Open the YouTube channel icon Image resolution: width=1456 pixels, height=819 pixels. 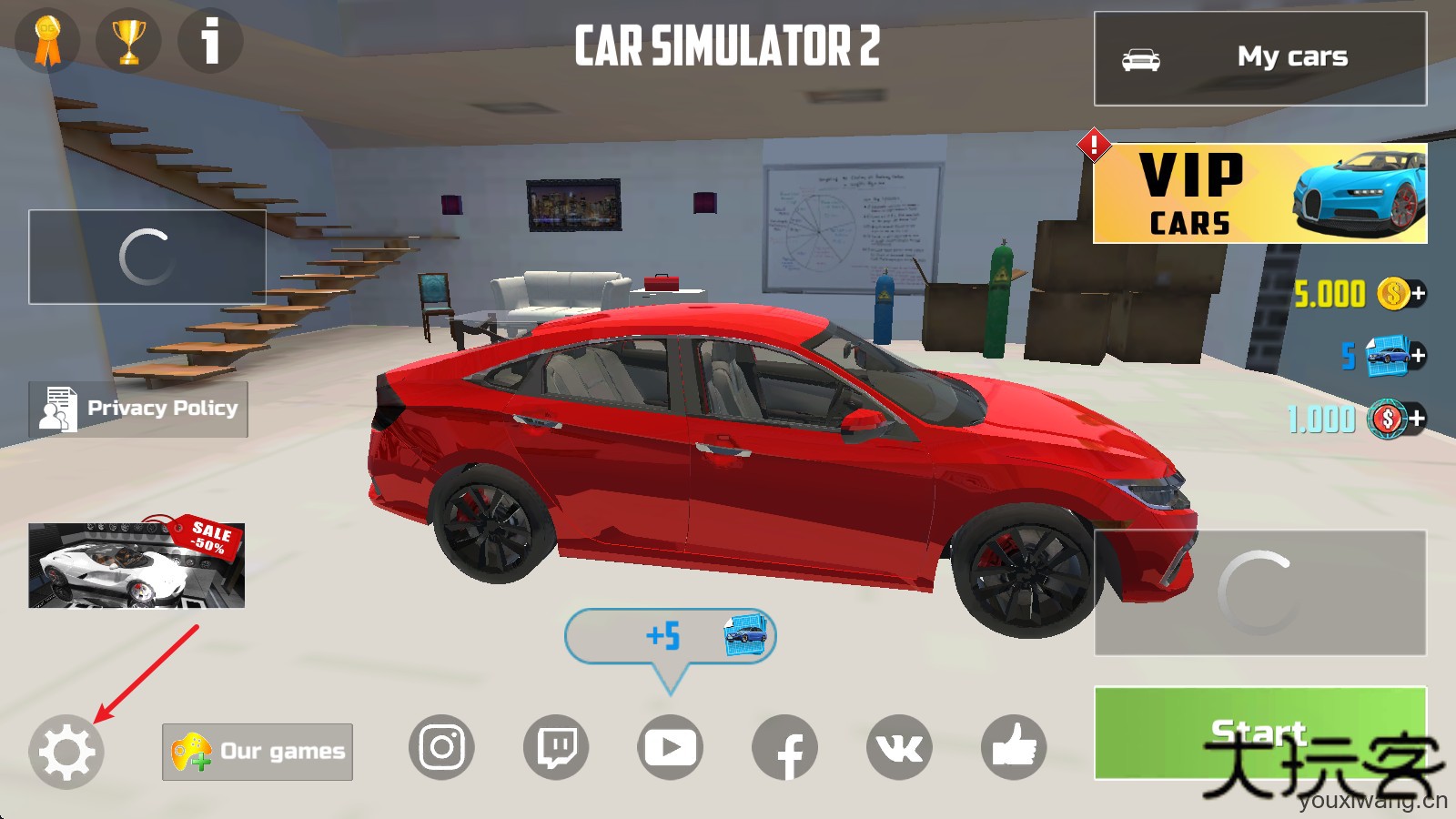click(x=670, y=748)
